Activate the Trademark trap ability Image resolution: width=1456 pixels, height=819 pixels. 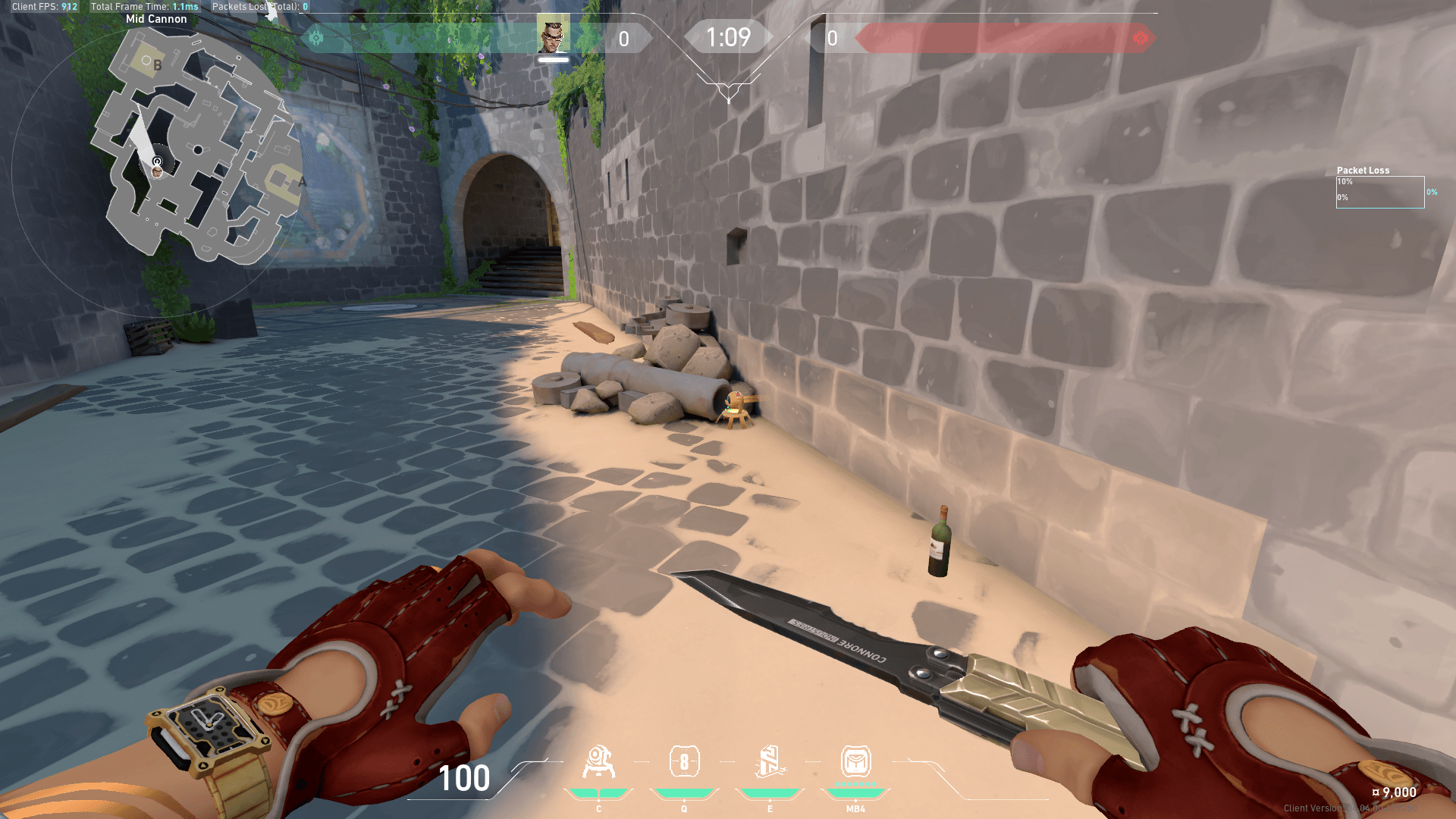(x=598, y=763)
